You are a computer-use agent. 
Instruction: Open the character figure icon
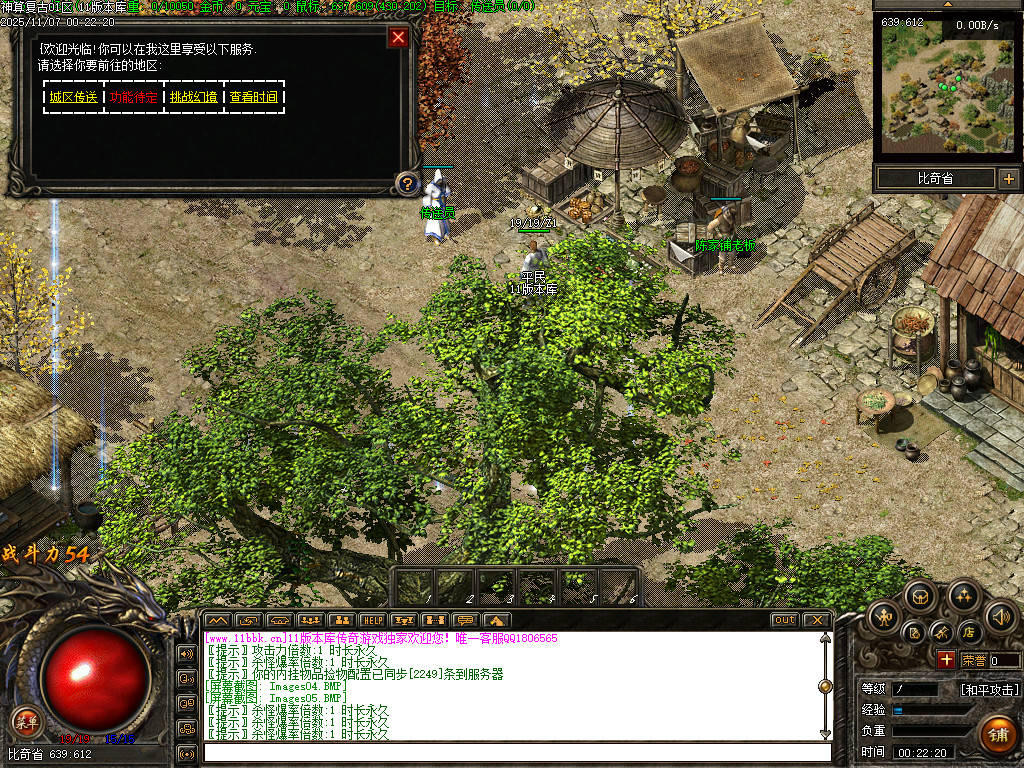[x=885, y=617]
